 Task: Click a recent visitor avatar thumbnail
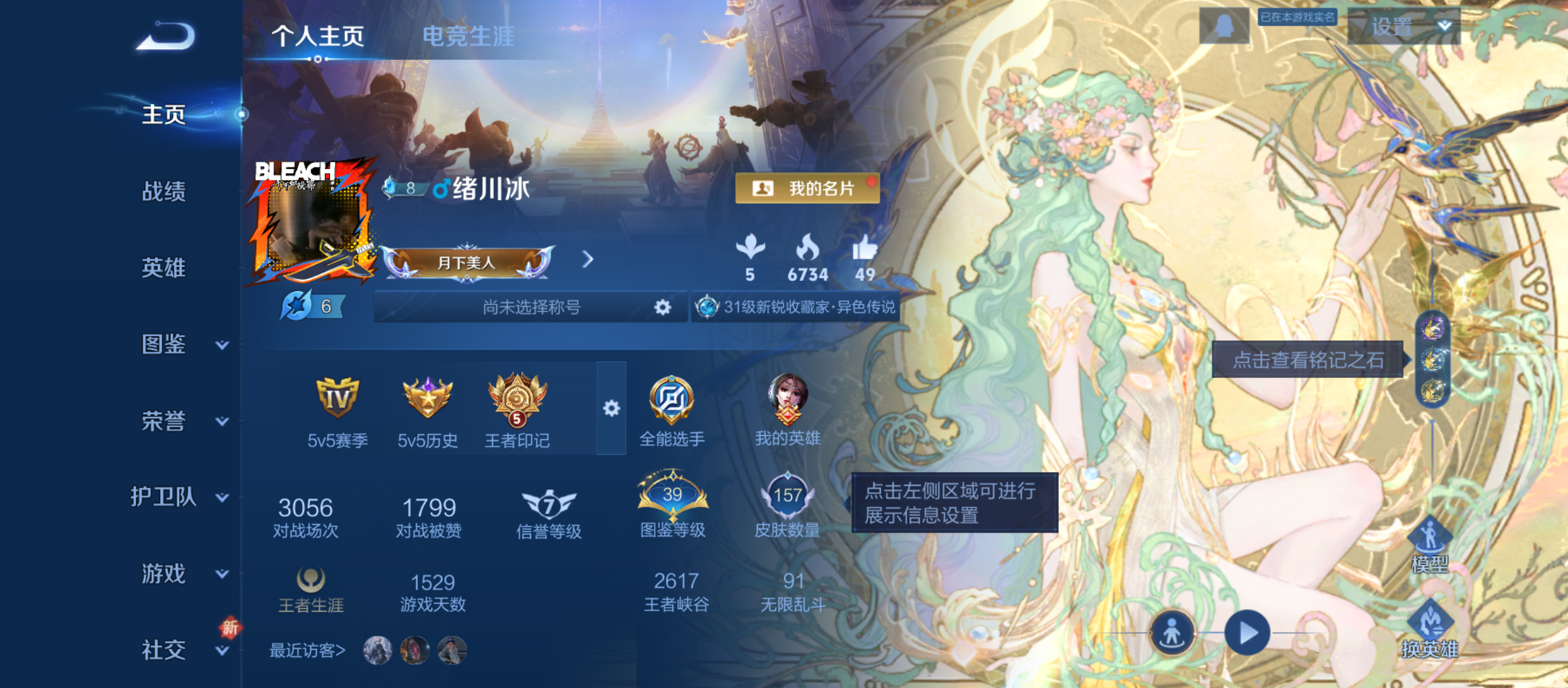(x=376, y=651)
